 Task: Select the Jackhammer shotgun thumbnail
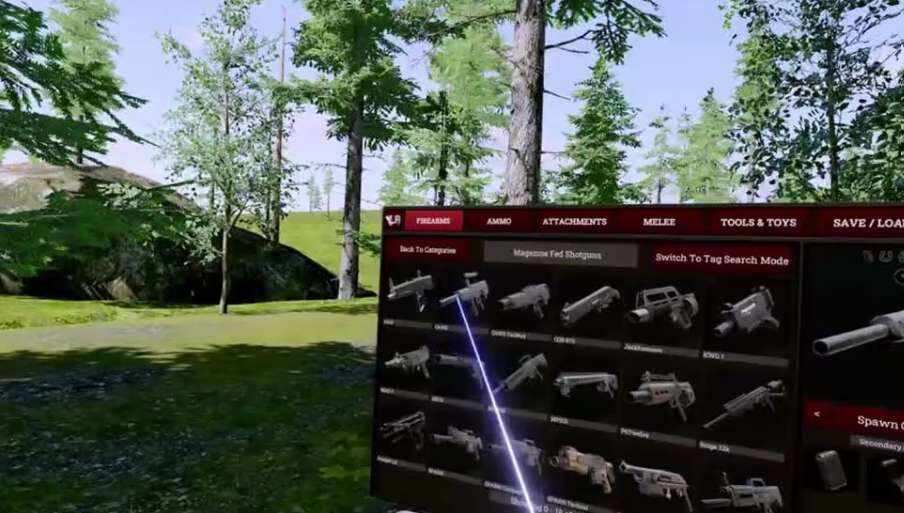point(662,305)
